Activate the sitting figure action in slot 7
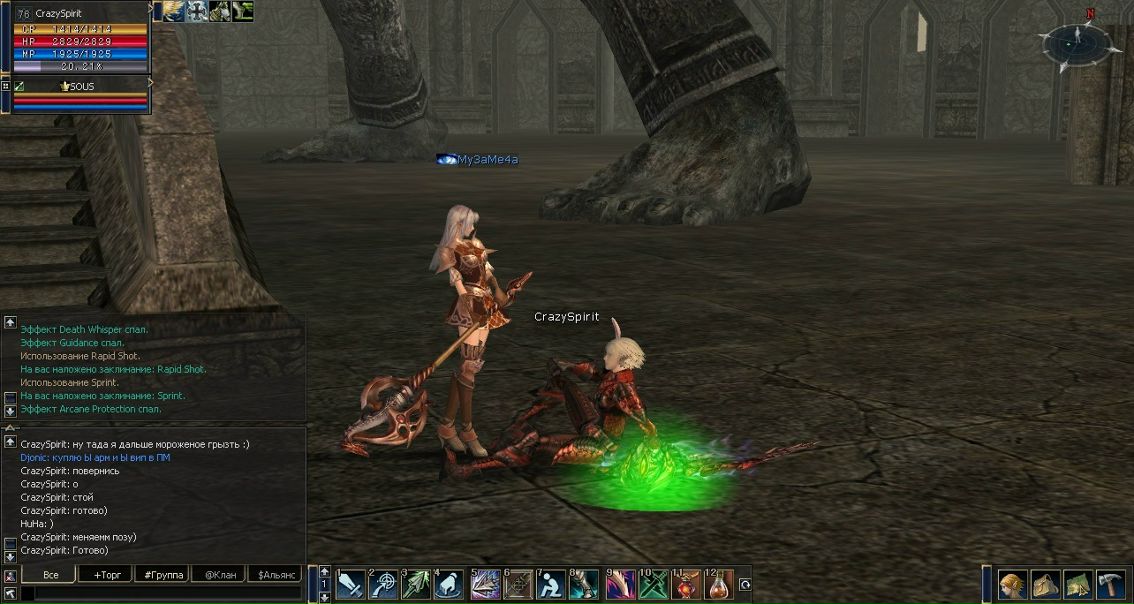The height and width of the screenshot is (604, 1134). pyautogui.click(x=551, y=584)
